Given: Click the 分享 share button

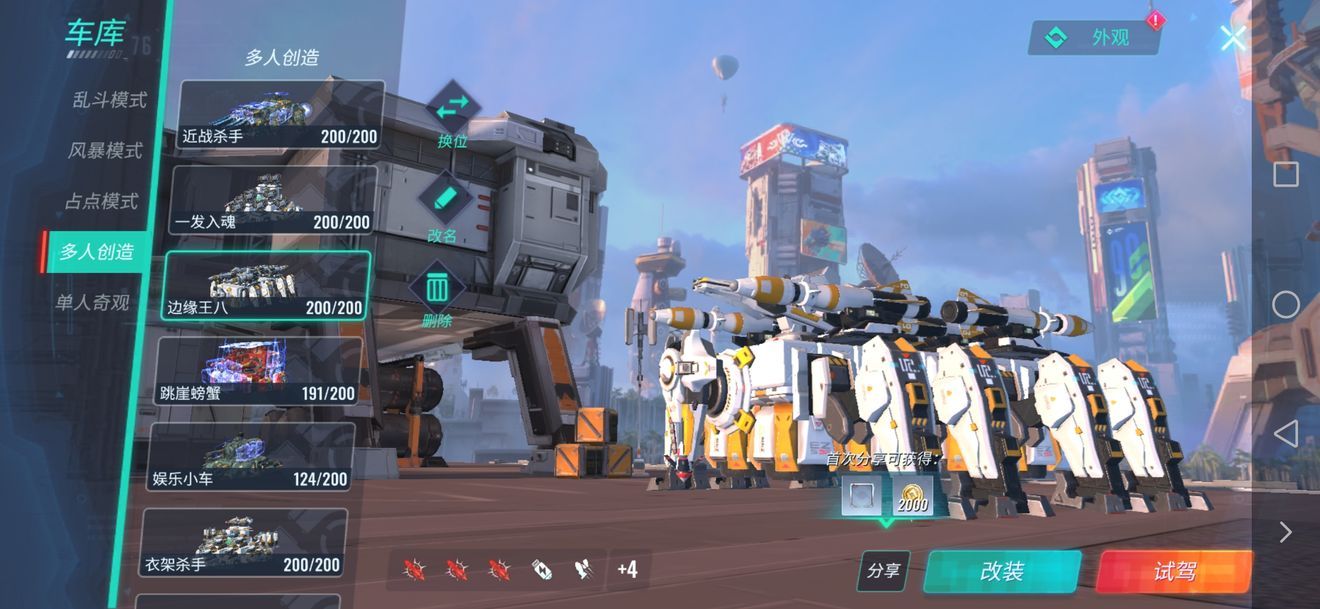Looking at the screenshot, I should (x=883, y=571).
